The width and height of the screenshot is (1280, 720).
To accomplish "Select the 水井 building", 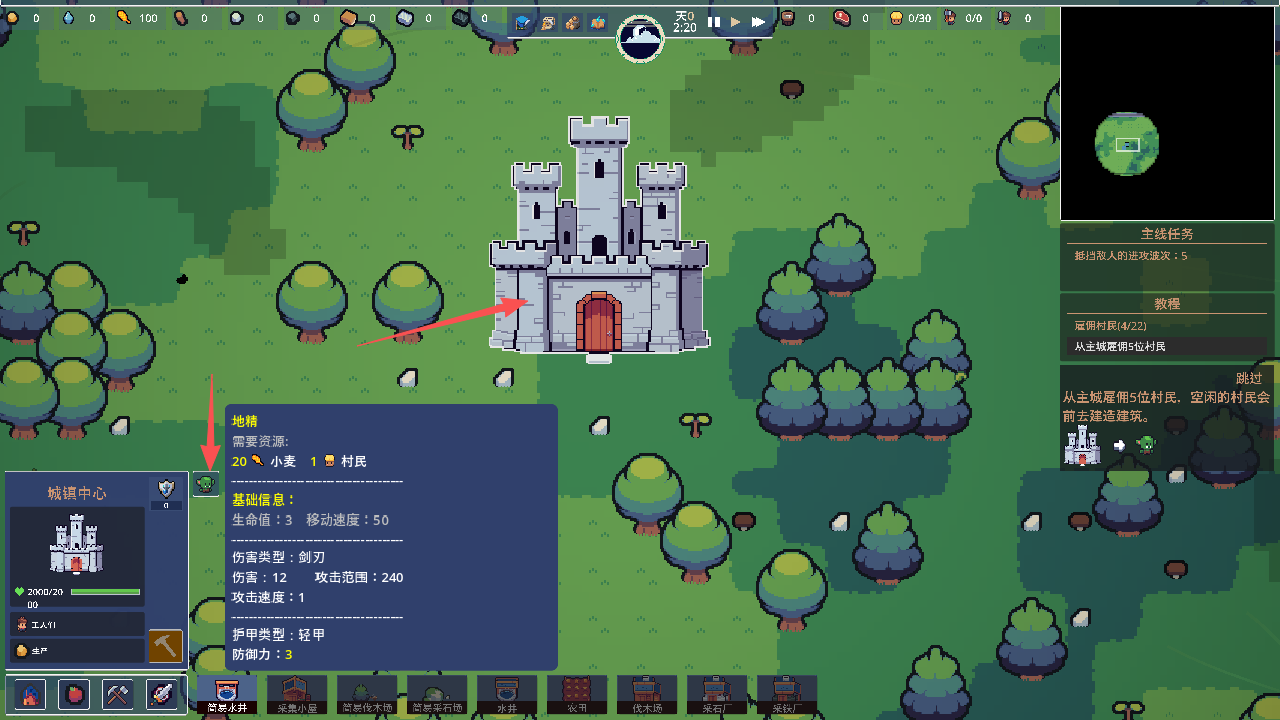I will click(x=507, y=694).
